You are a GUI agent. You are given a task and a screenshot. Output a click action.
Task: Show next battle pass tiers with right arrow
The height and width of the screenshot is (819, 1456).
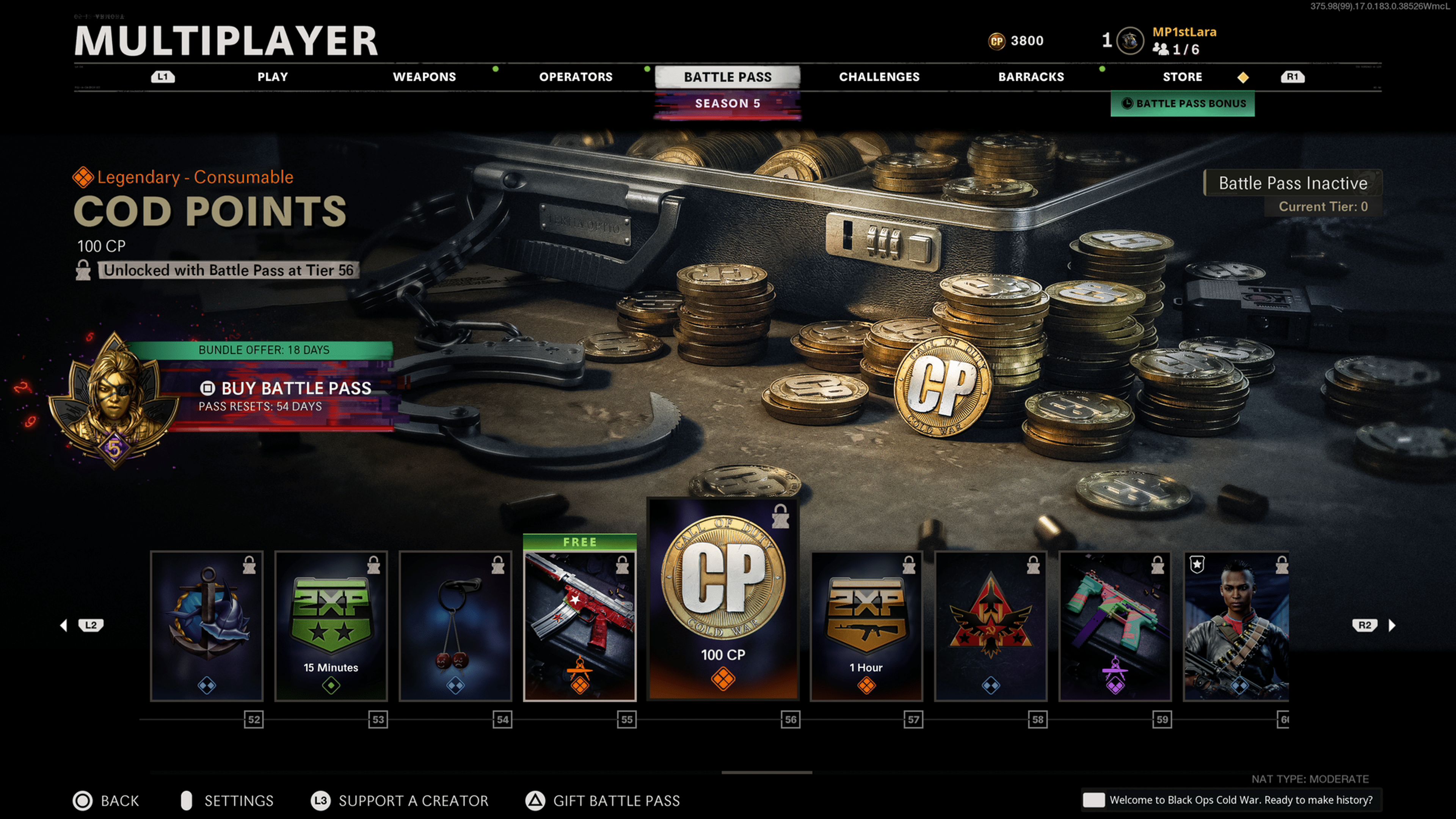(x=1392, y=625)
